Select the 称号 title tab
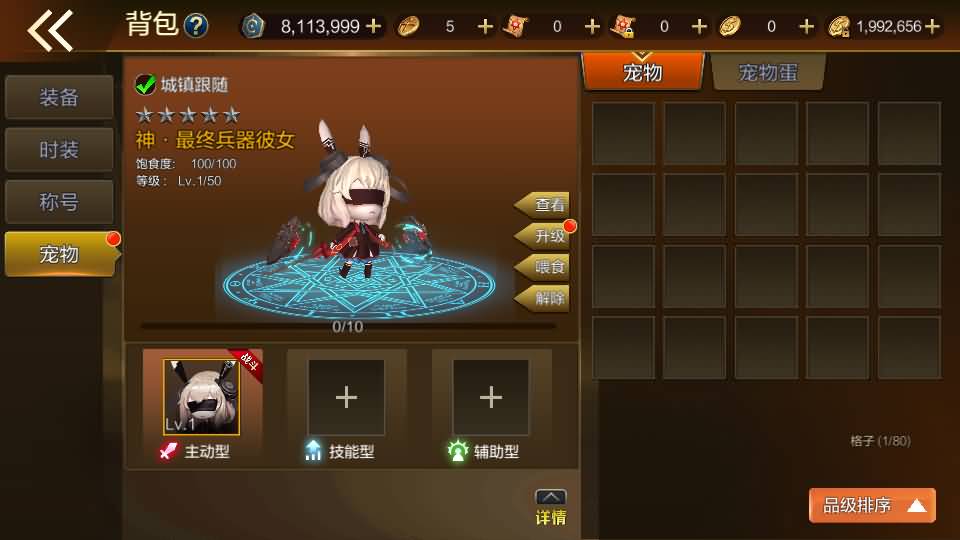Image resolution: width=960 pixels, height=540 pixels. coord(59,202)
